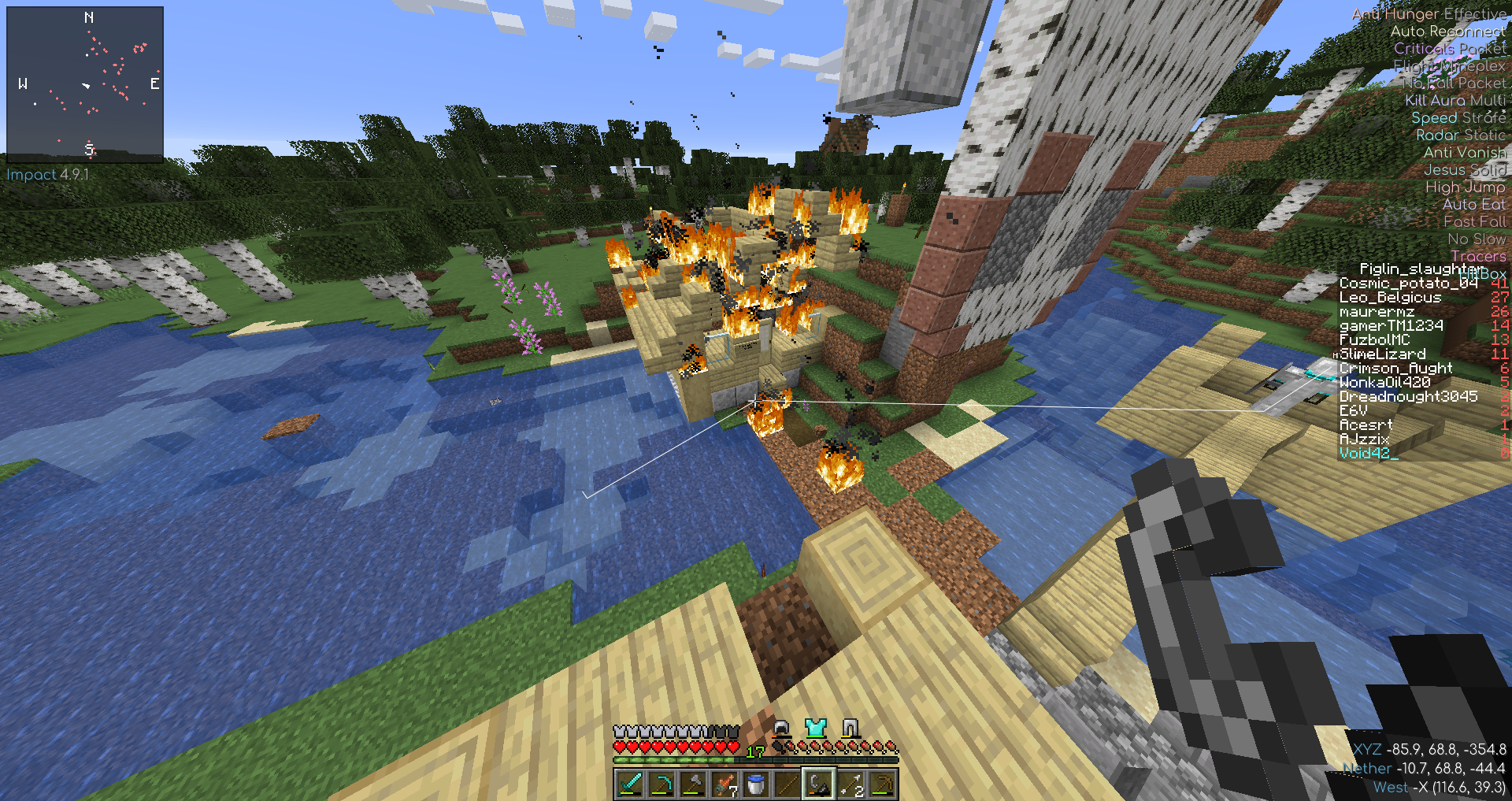Click the radar minimap panel
Image resolution: width=1512 pixels, height=801 pixels.
[85, 84]
